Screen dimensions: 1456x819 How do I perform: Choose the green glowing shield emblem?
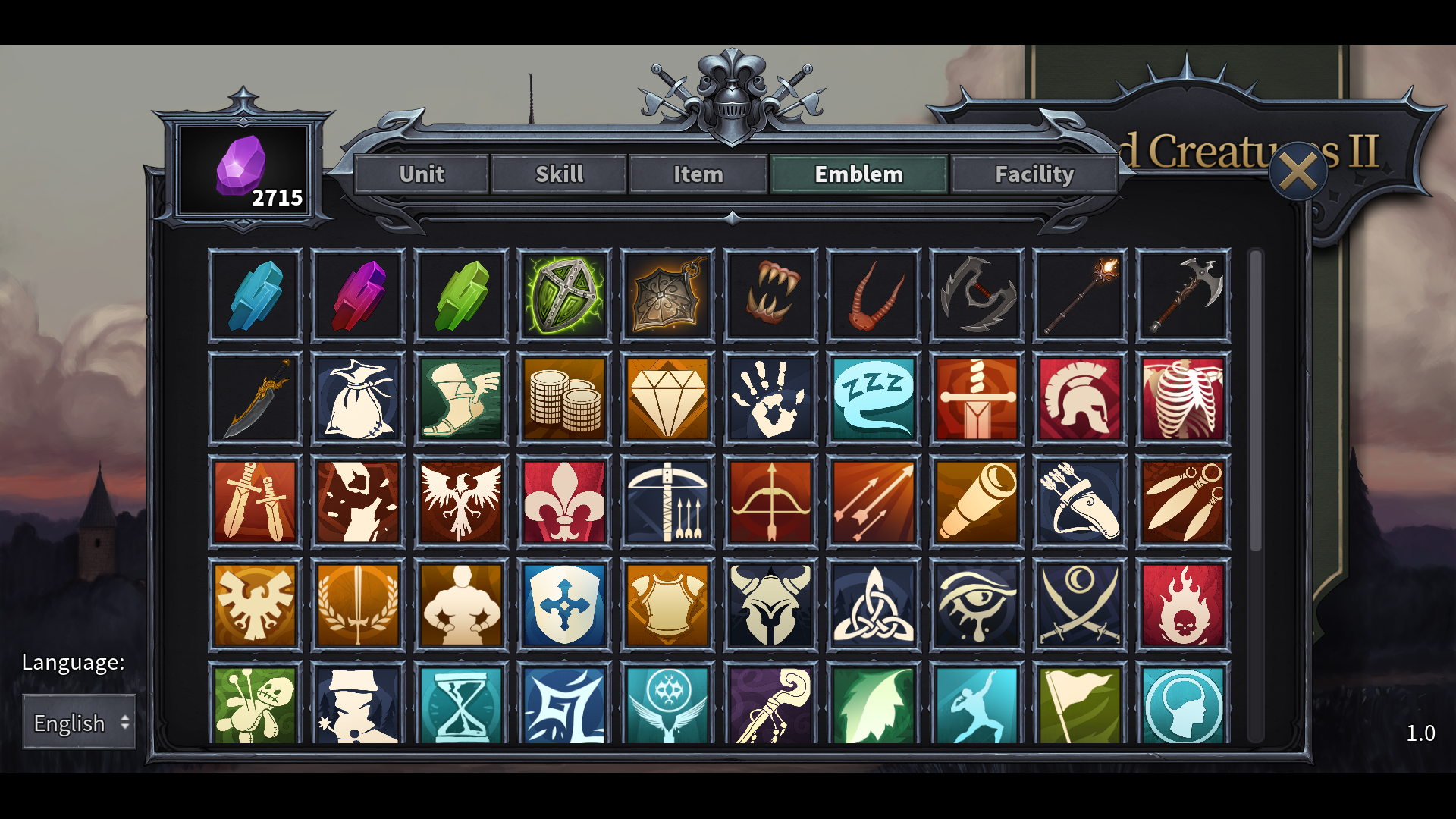tap(564, 295)
